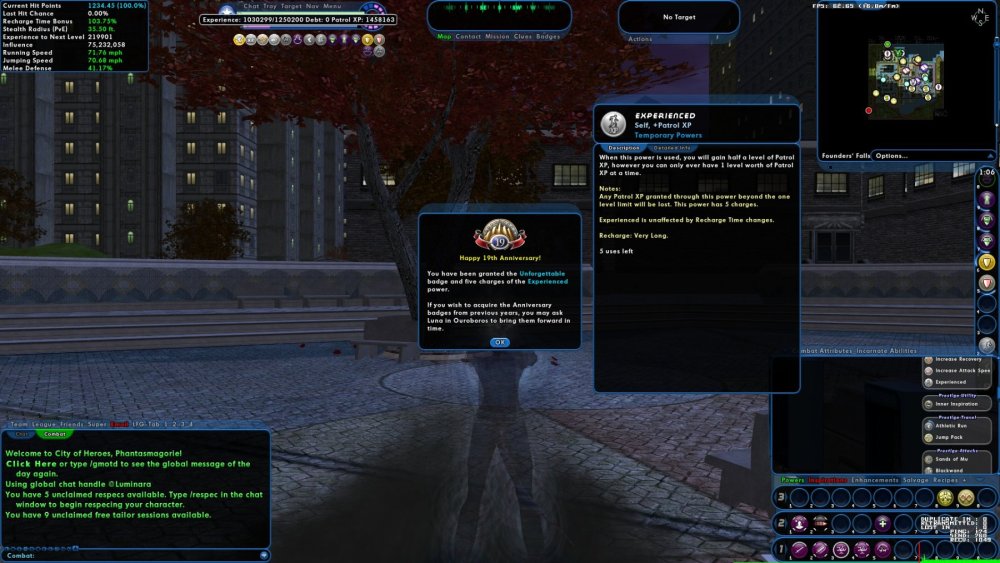Screen dimensions: 1000x563
Task: Click Here link for global message
Action: [x=31, y=464]
